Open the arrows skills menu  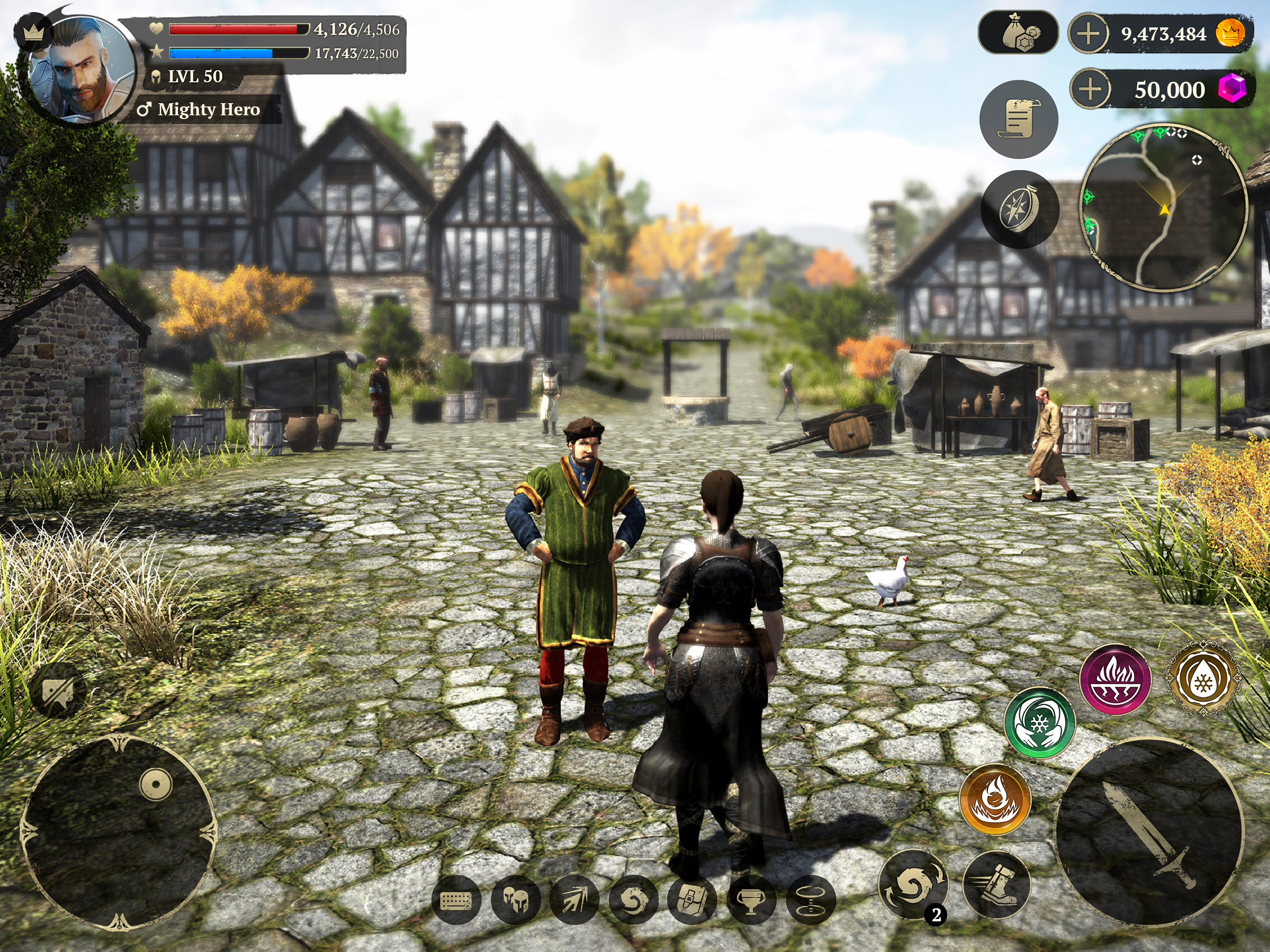pos(574,900)
